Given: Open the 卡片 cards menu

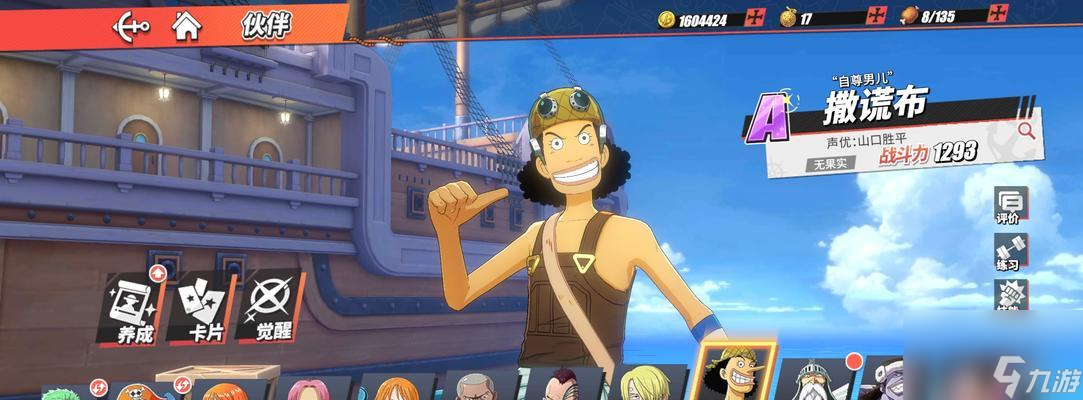Looking at the screenshot, I should coord(204,307).
